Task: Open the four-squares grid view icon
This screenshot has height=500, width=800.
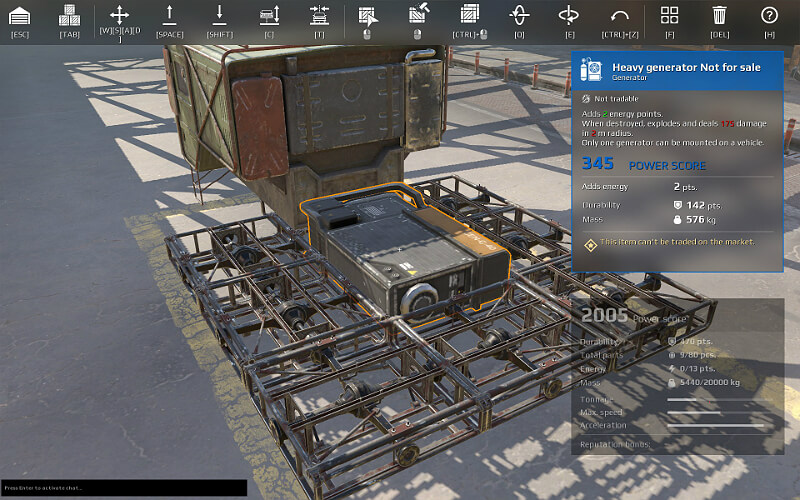Action: [669, 15]
